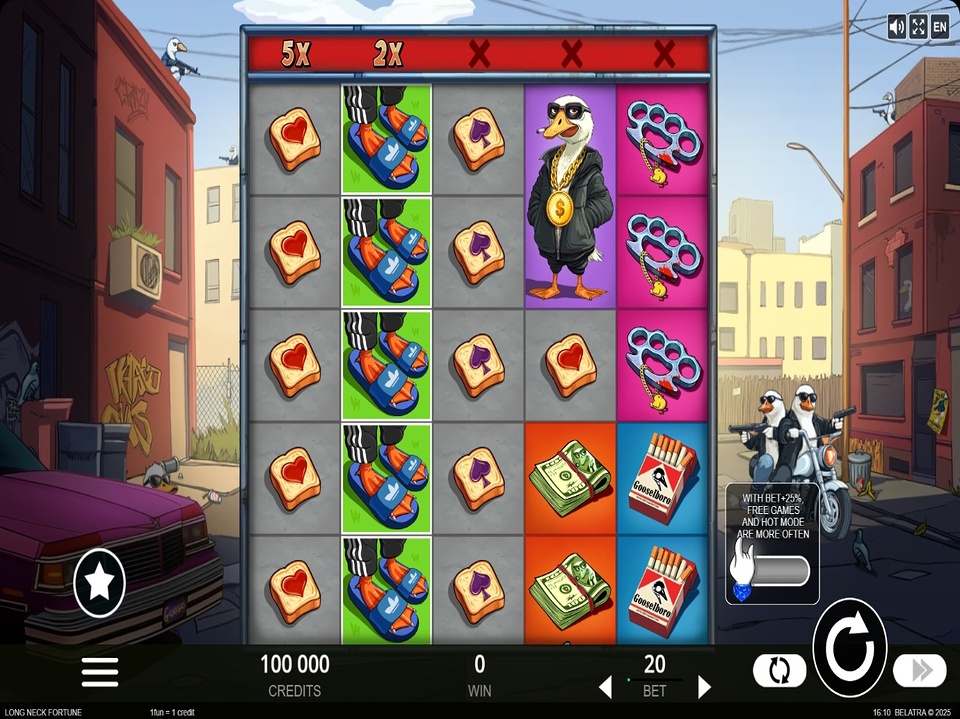Enter fullscreen mode
This screenshot has height=719, width=960.
pos(918,27)
